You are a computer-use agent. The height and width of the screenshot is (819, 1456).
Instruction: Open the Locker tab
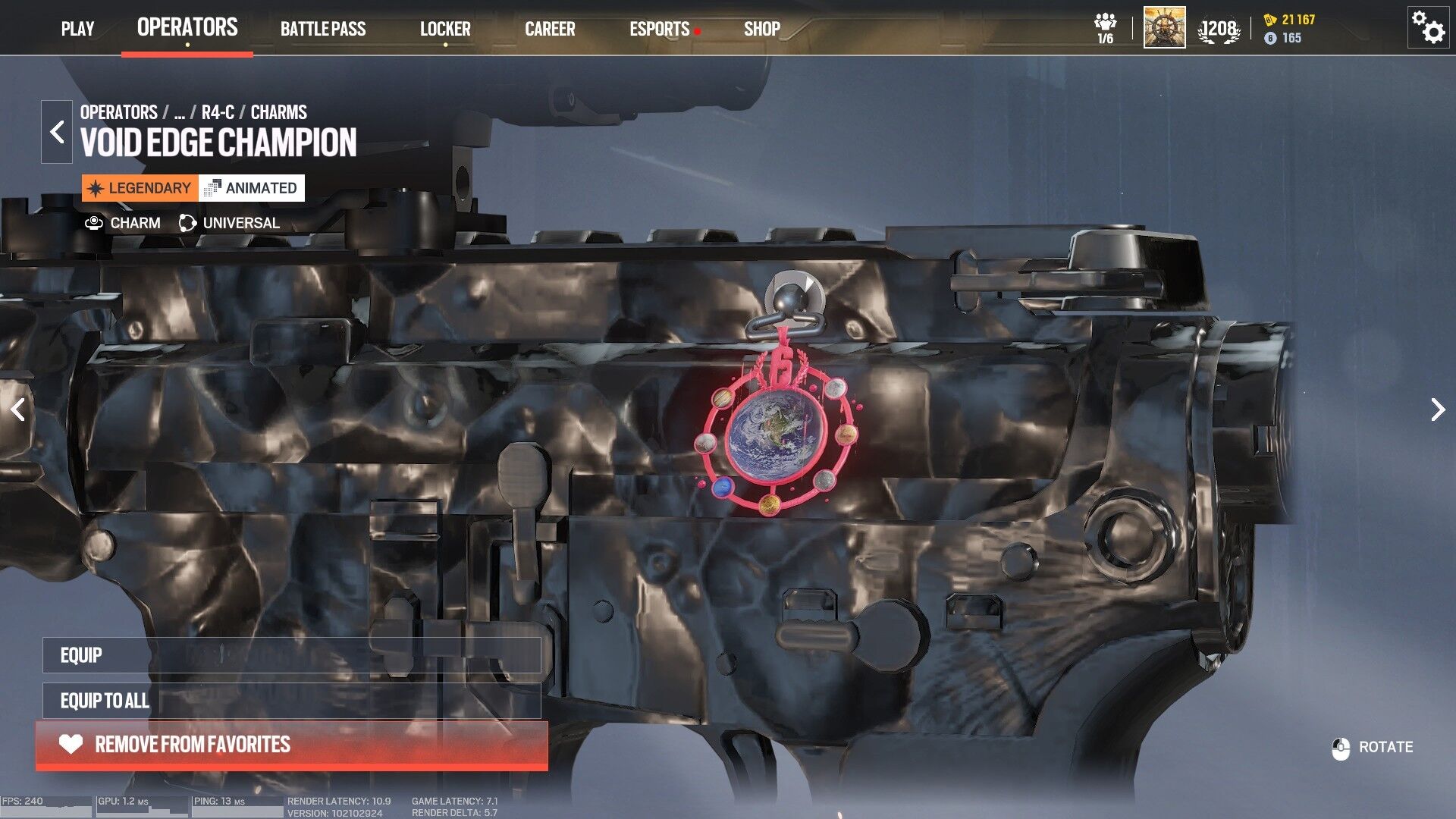pyautogui.click(x=445, y=29)
